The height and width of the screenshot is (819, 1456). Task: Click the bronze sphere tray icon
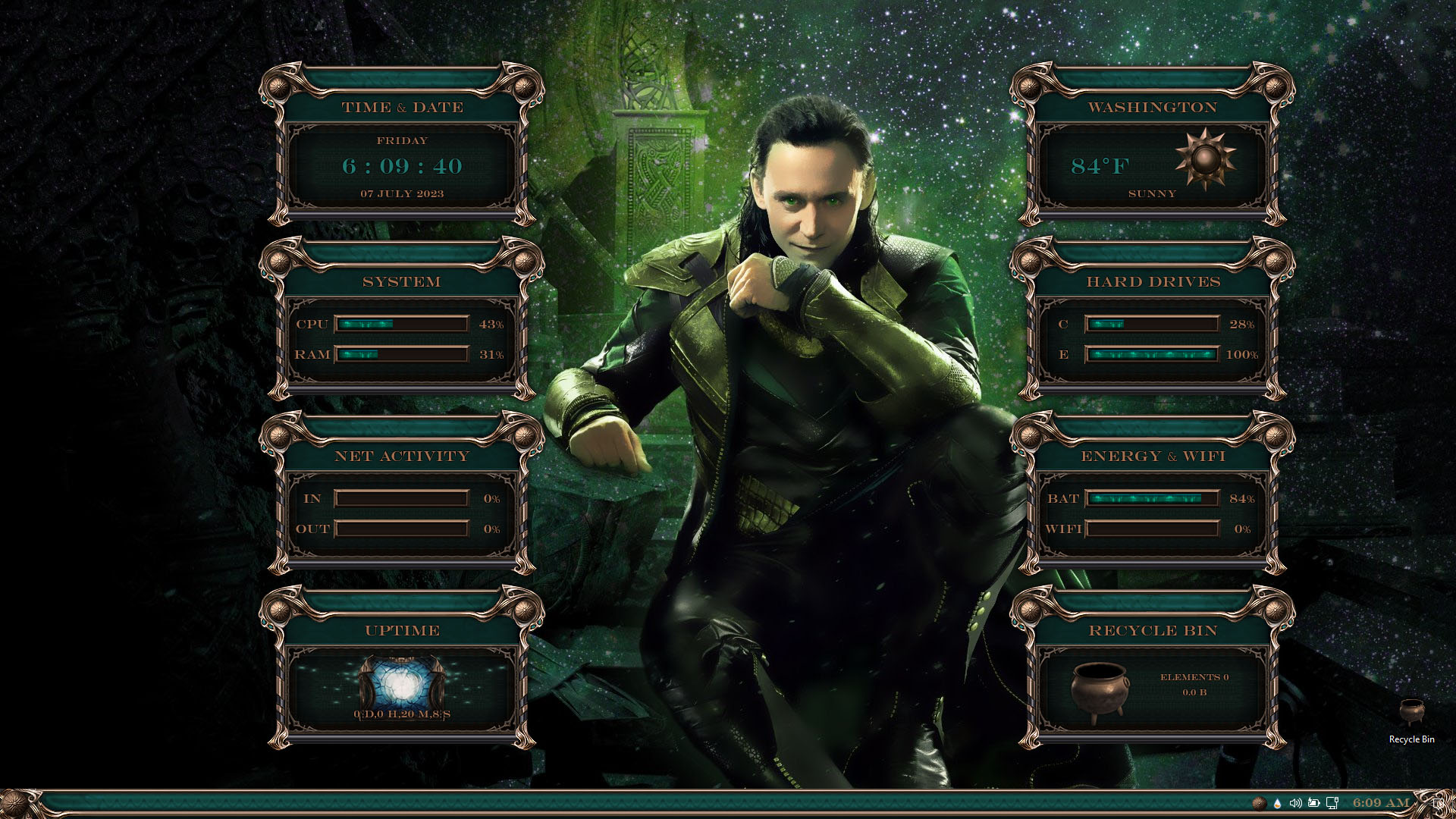coord(1259,803)
